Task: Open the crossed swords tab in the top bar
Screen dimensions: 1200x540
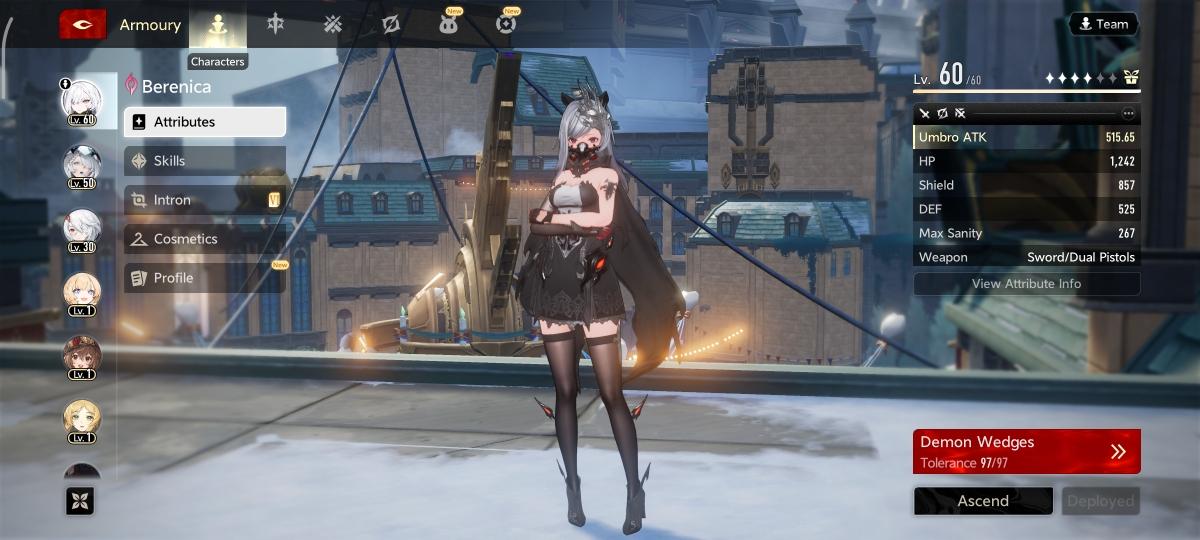Action: coord(333,24)
